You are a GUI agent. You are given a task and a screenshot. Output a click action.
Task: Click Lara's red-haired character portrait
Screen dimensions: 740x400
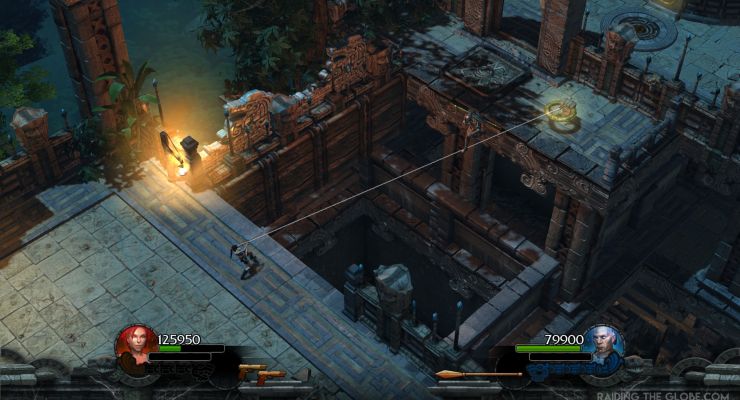133,344
